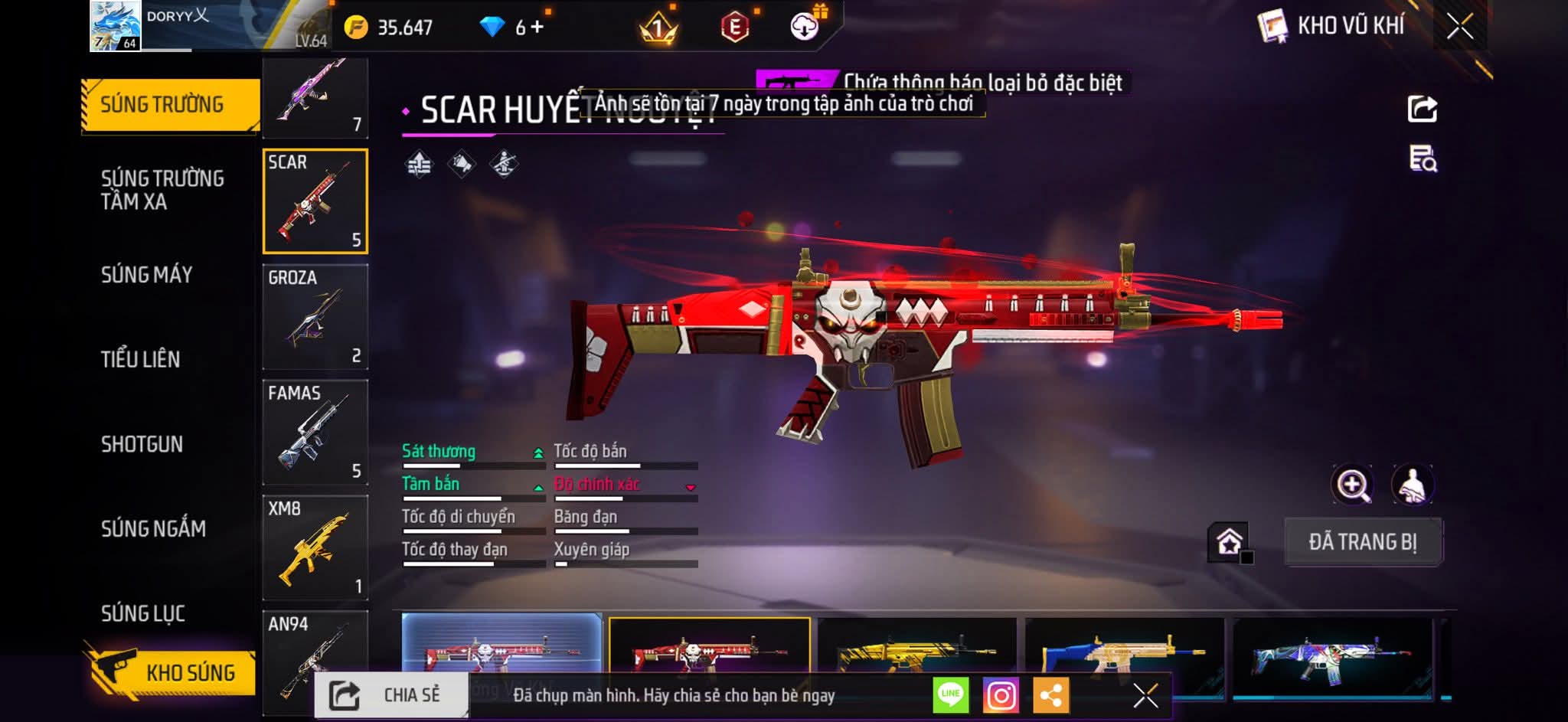
Task: Share the screenshot via LINE
Action: coord(951,695)
